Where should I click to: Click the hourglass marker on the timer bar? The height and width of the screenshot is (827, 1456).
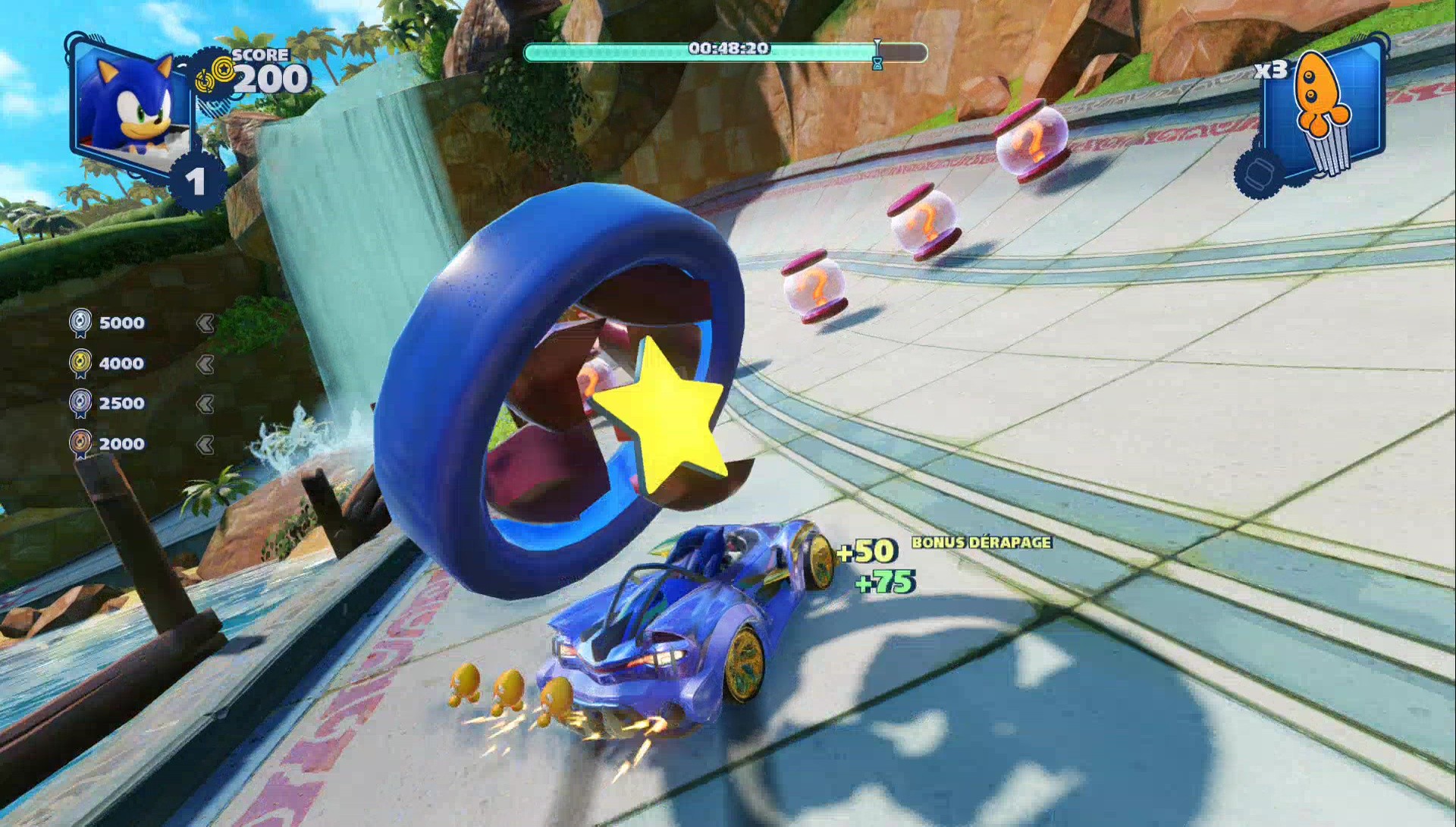click(878, 53)
